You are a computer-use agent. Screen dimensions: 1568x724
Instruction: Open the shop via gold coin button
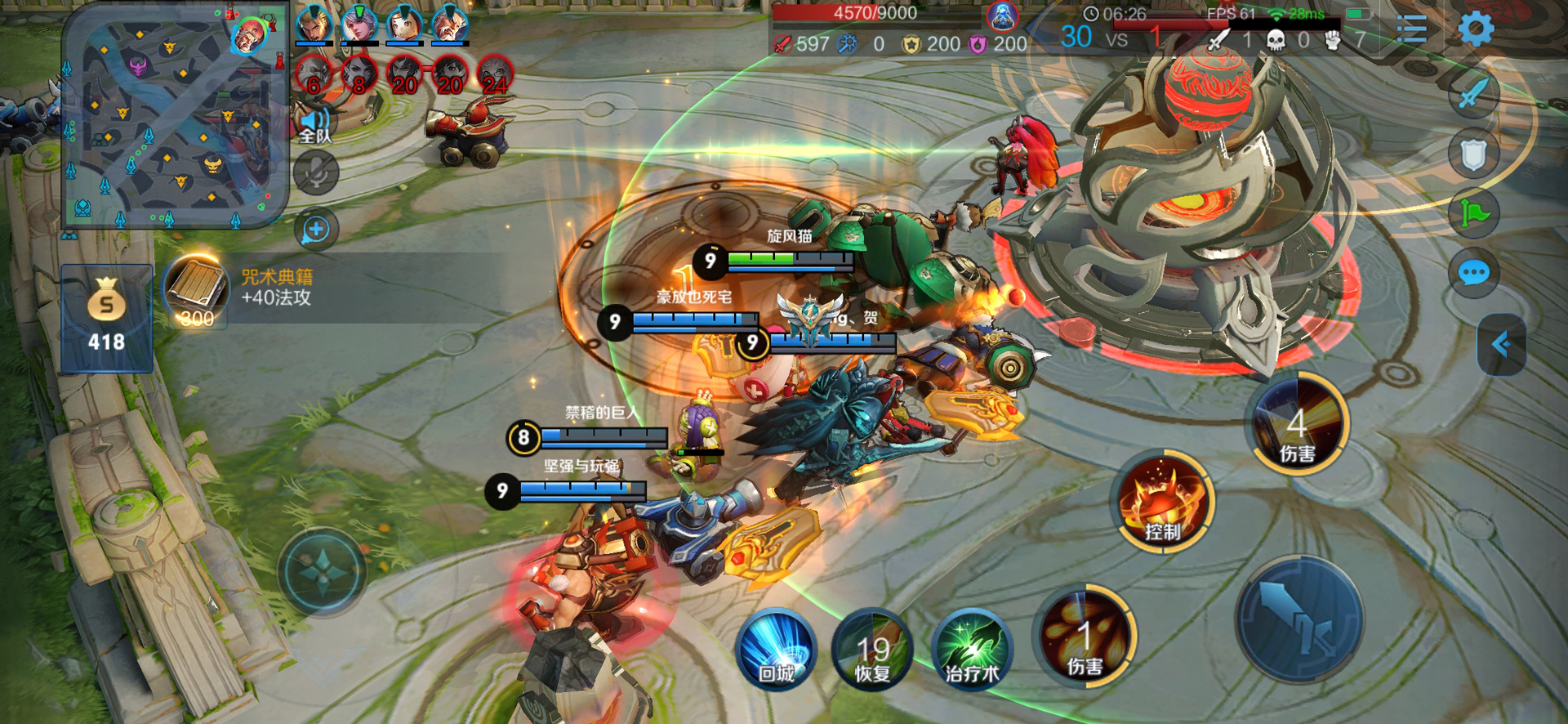point(106,317)
